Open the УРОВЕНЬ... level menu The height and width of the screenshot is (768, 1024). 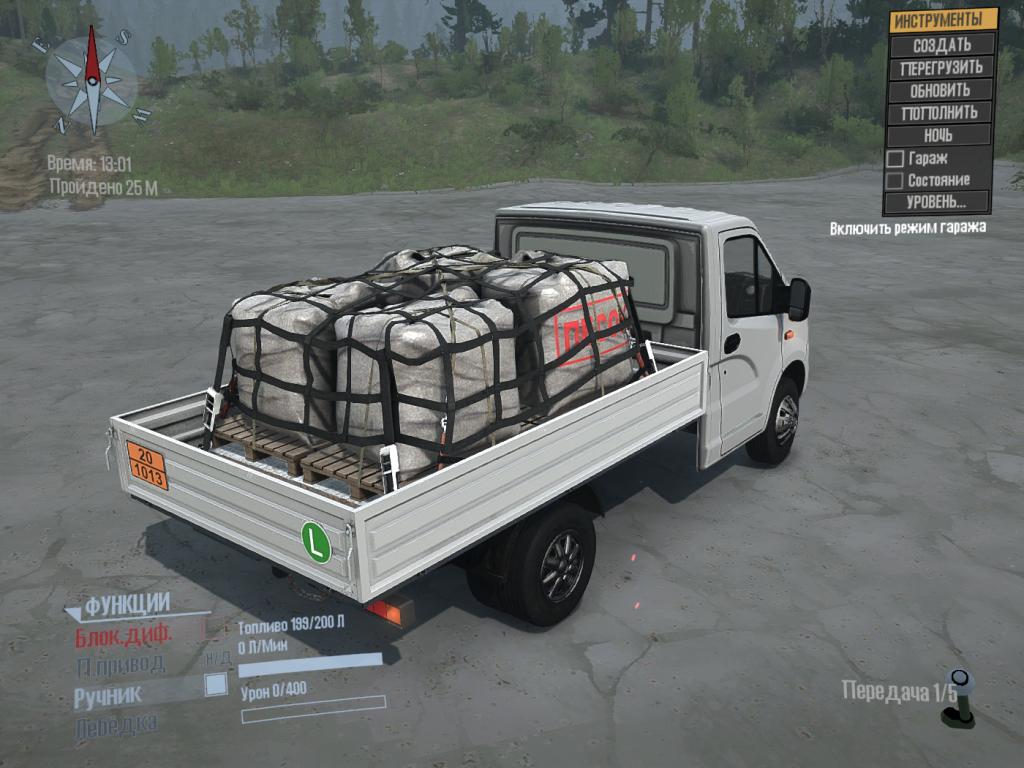936,202
